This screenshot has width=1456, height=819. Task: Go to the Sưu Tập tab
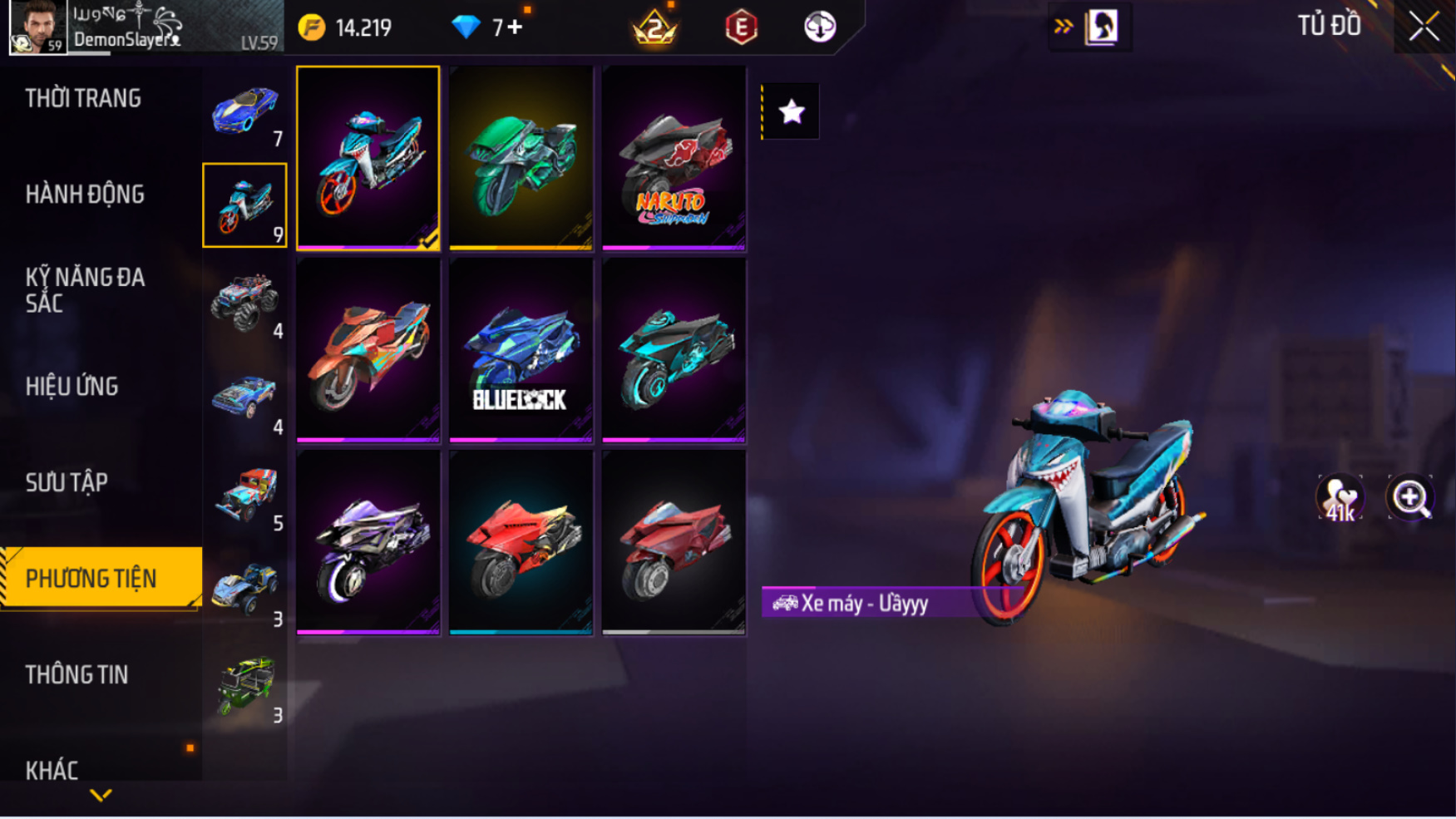pos(67,482)
